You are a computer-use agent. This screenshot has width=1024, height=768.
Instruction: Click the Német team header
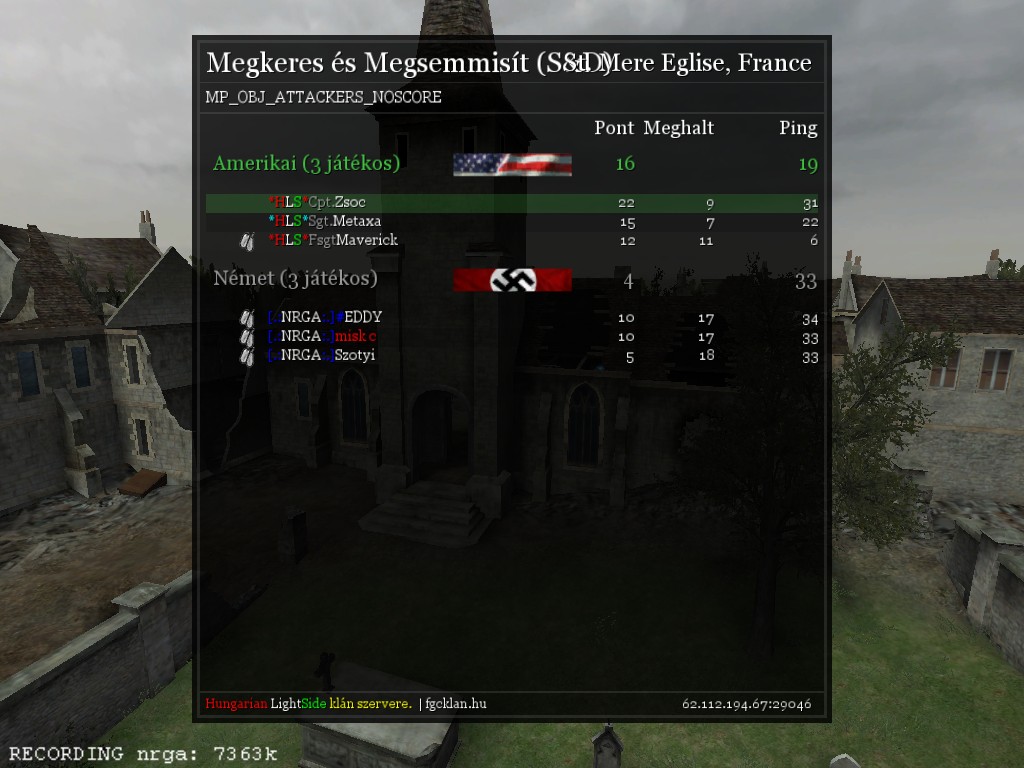click(x=295, y=279)
